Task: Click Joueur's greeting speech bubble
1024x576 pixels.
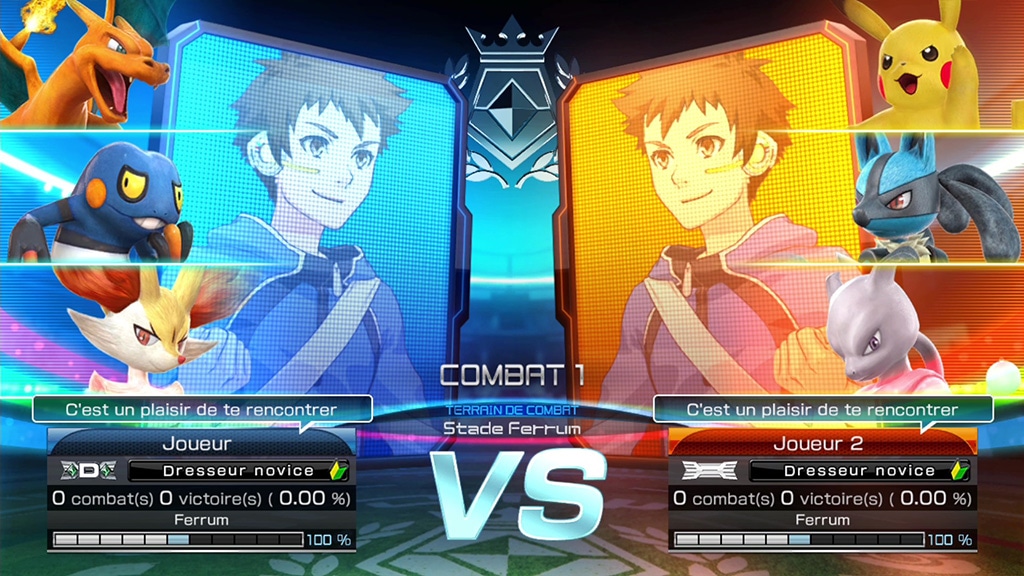Action: tap(201, 408)
